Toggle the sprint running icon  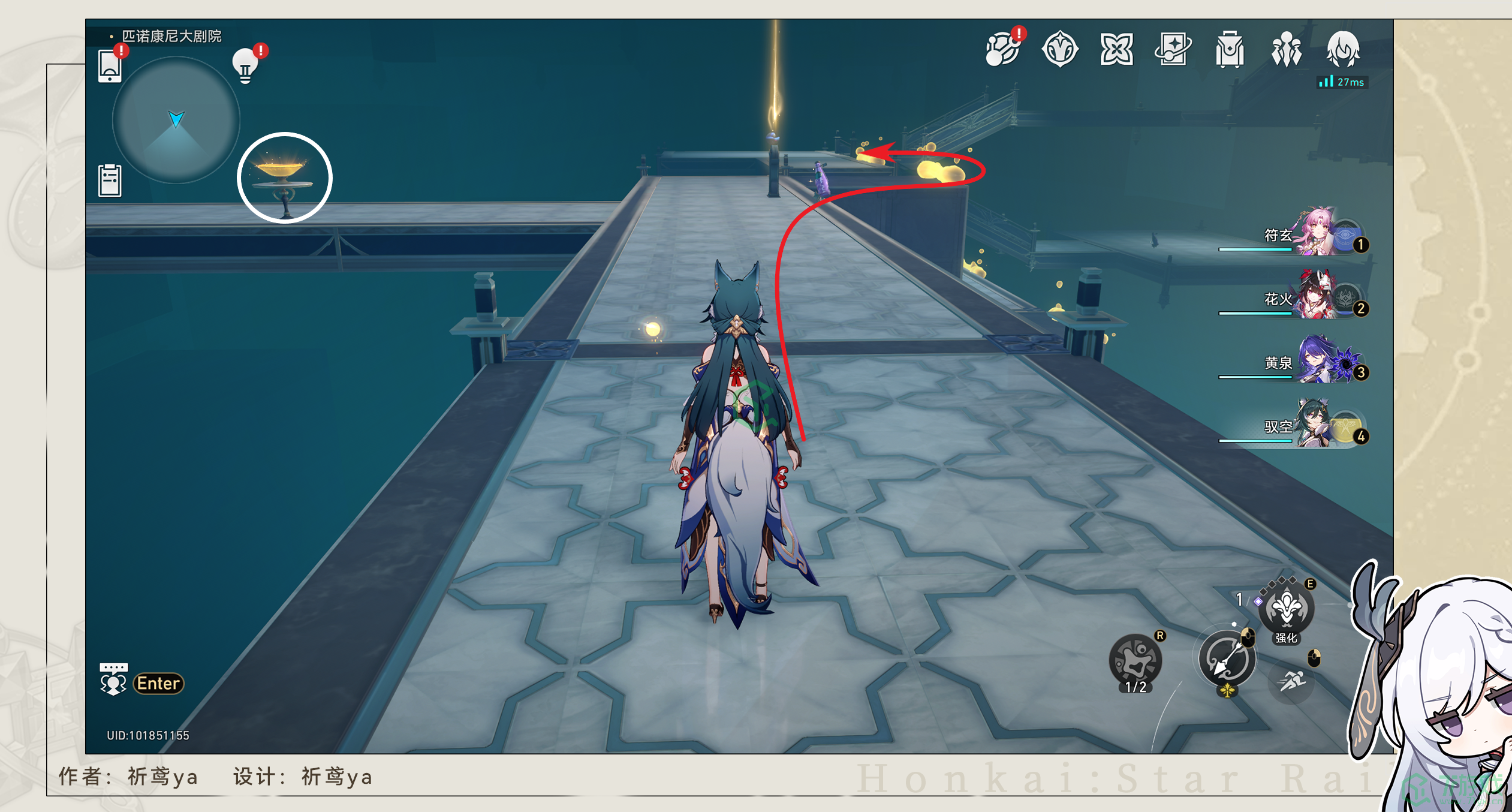point(1292,681)
